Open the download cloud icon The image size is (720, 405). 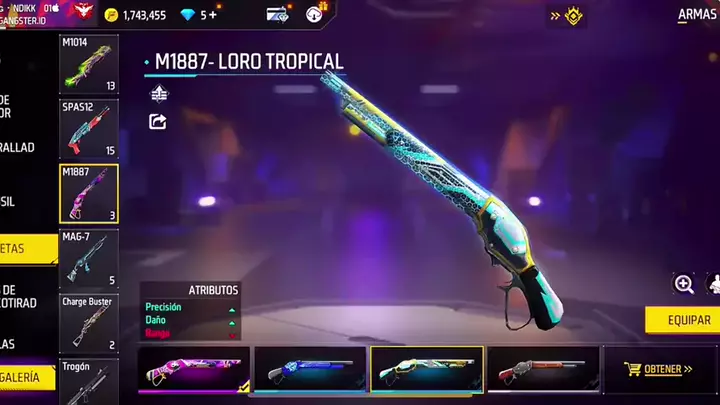click(315, 15)
